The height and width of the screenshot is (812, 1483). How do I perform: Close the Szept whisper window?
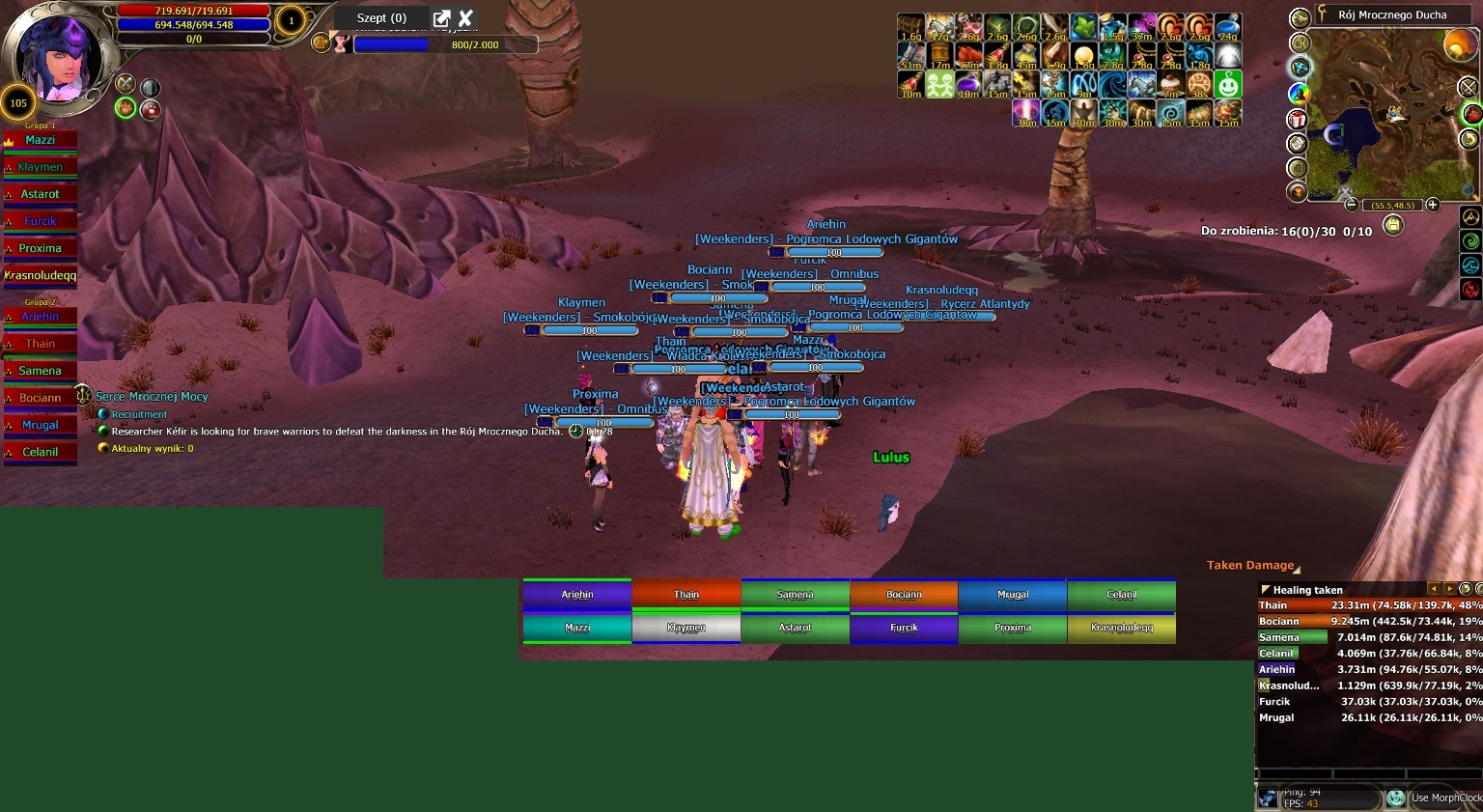pos(465,17)
